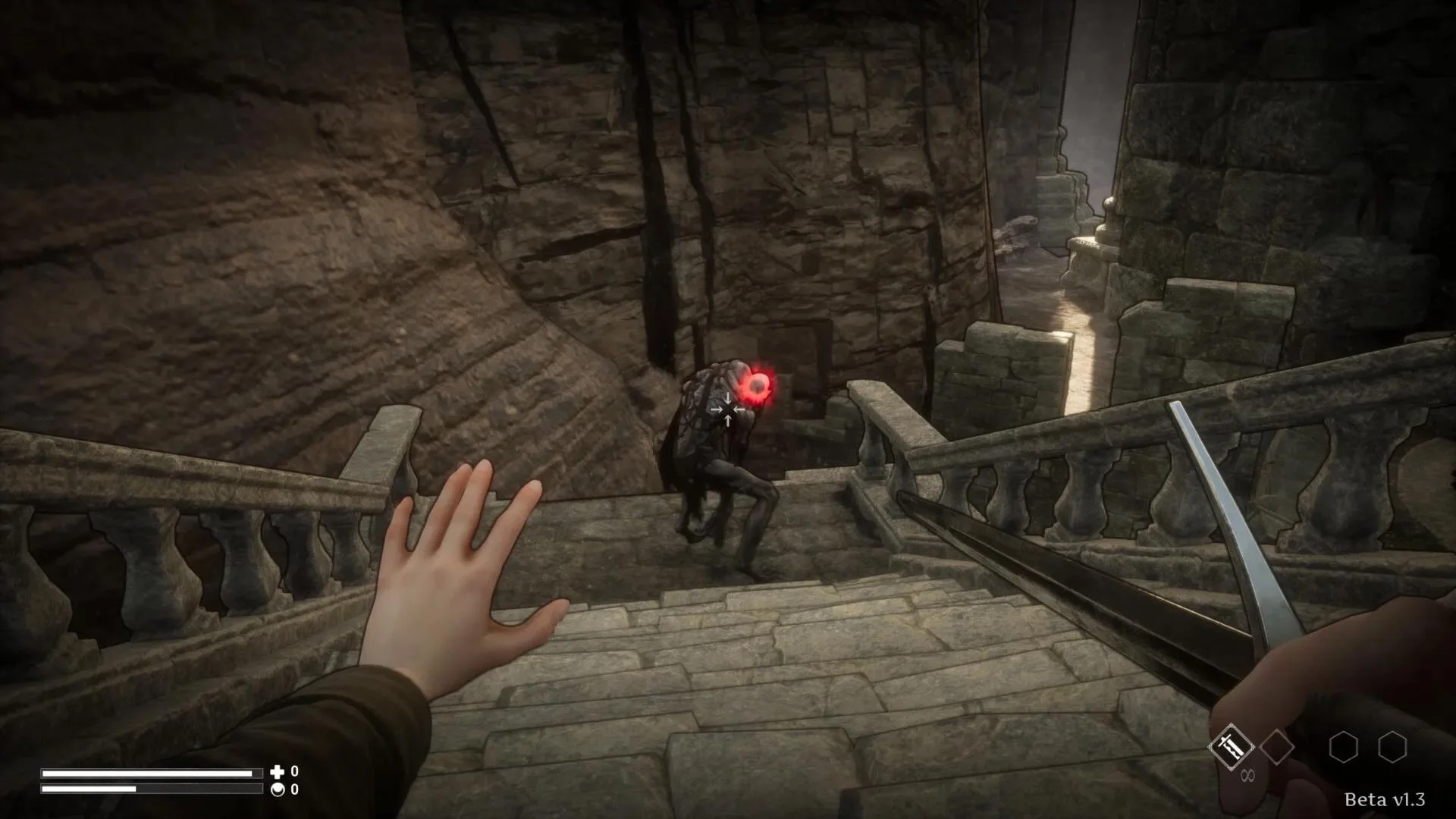This screenshot has height=819, width=1456.
Task: Click the health pack plus icon
Action: pos(278,773)
